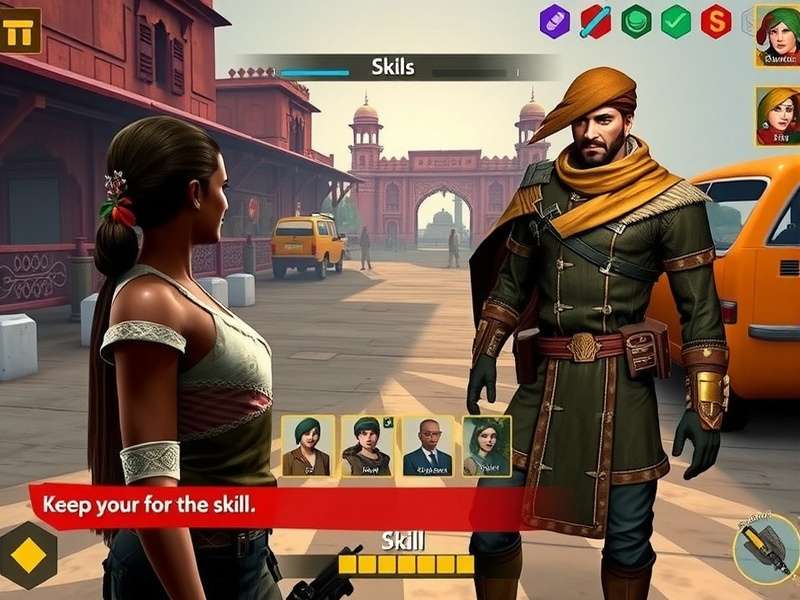Select the yellow-headscarf woman portrait on right edge
This screenshot has height=600, width=800.
click(777, 116)
